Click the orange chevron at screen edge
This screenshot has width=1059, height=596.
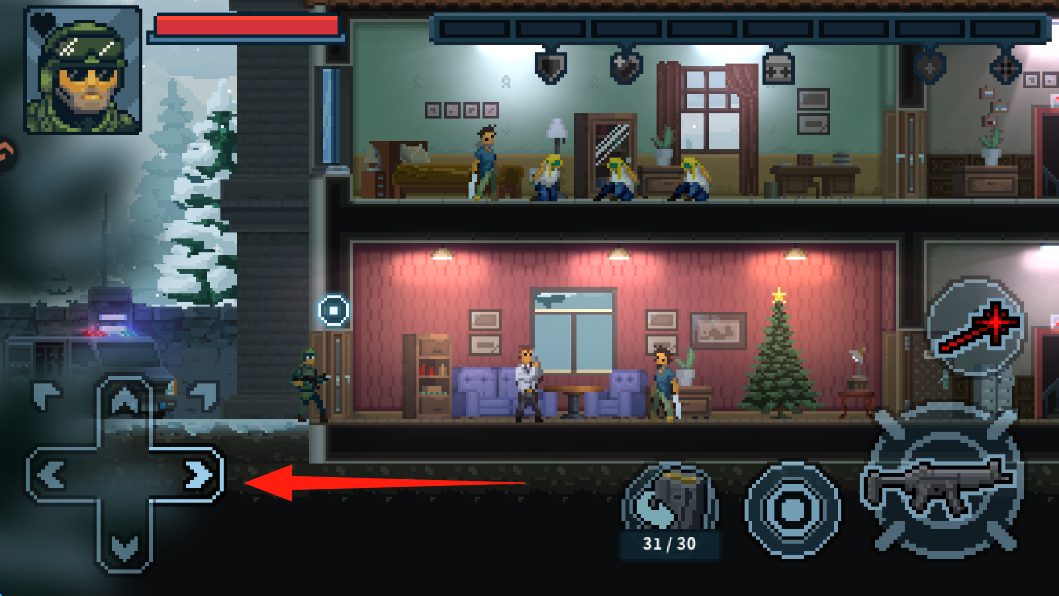[x=6, y=152]
